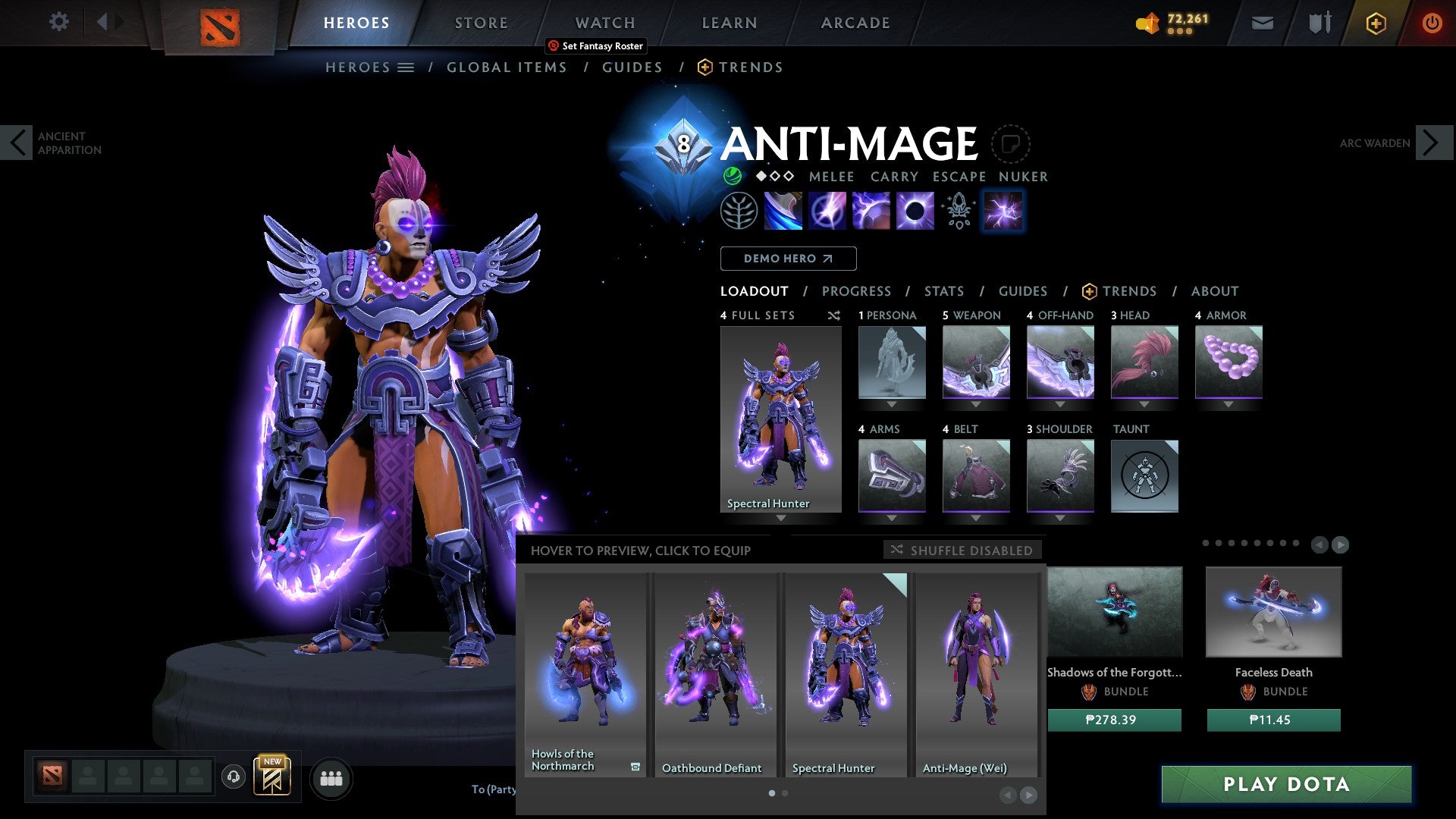Open the mail notifications icon
Screen dimensions: 1456x819
point(1261,22)
